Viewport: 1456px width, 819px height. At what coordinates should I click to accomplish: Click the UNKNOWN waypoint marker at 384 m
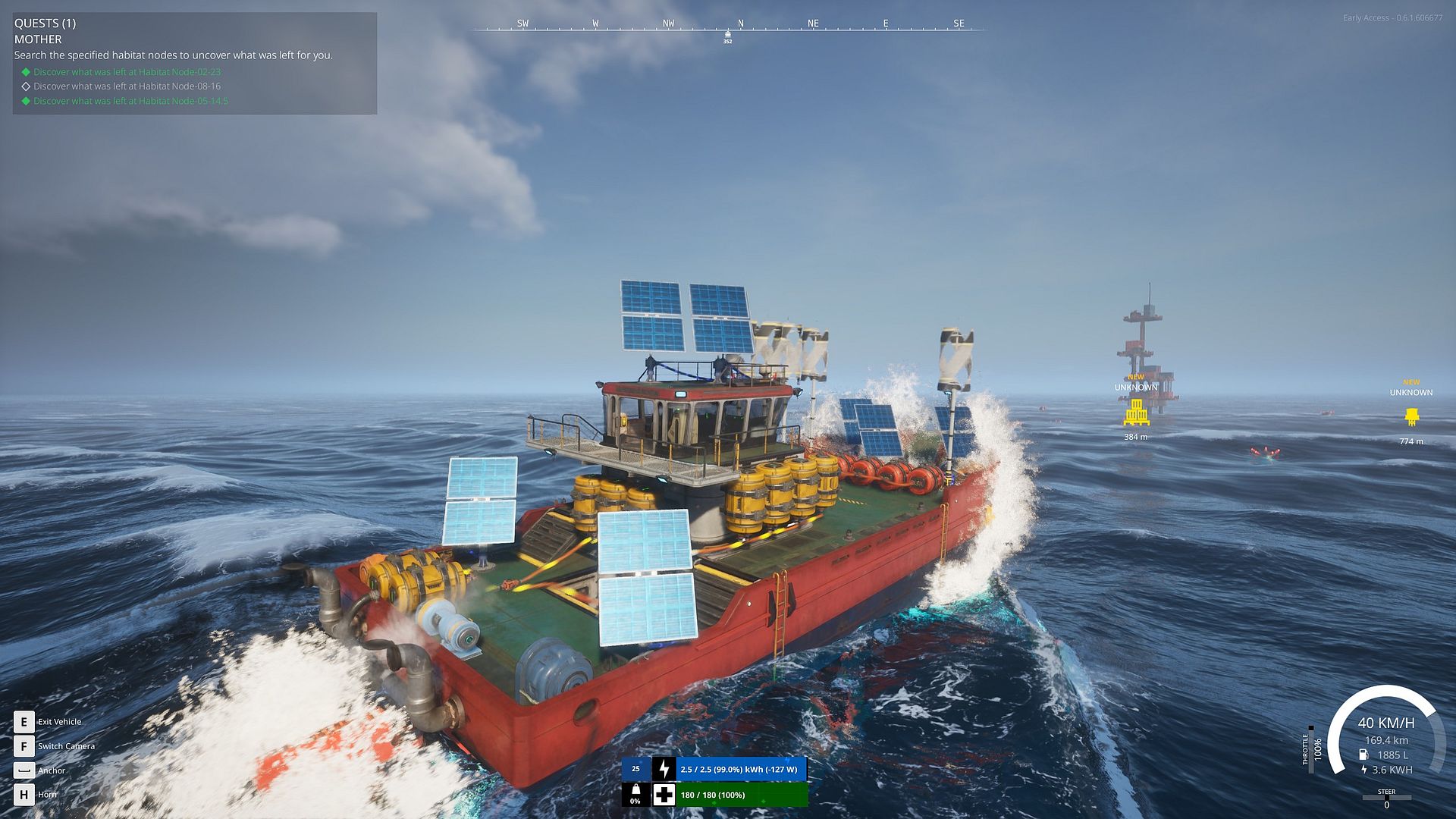tap(1136, 413)
